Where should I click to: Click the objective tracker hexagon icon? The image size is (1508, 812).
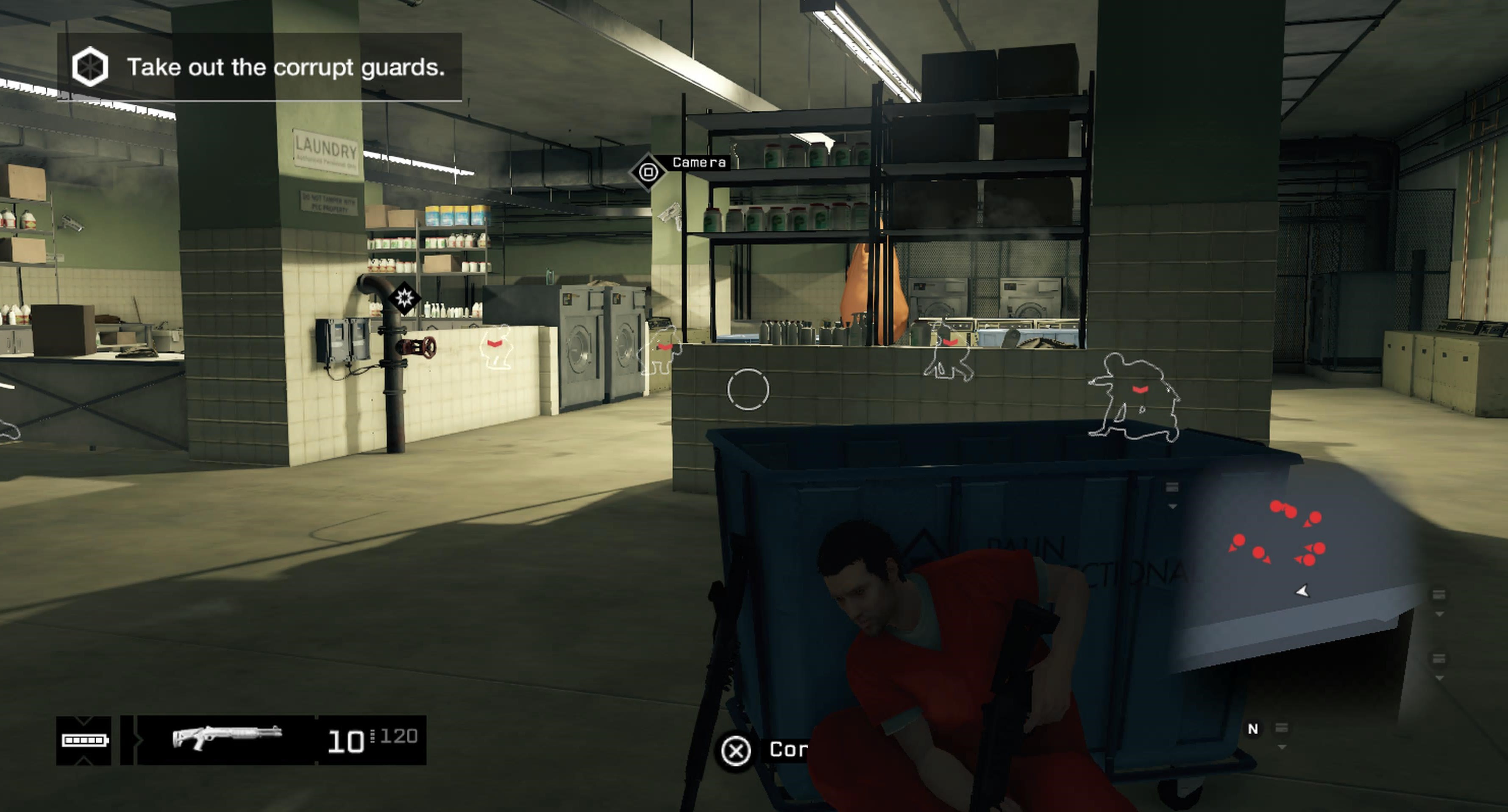89,67
